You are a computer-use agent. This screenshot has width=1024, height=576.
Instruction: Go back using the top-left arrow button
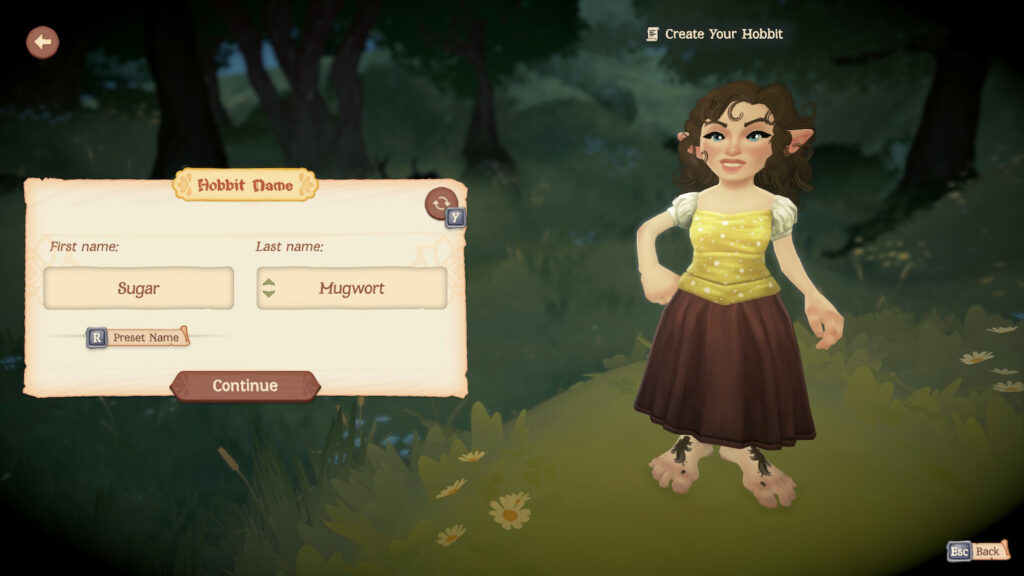[42, 42]
